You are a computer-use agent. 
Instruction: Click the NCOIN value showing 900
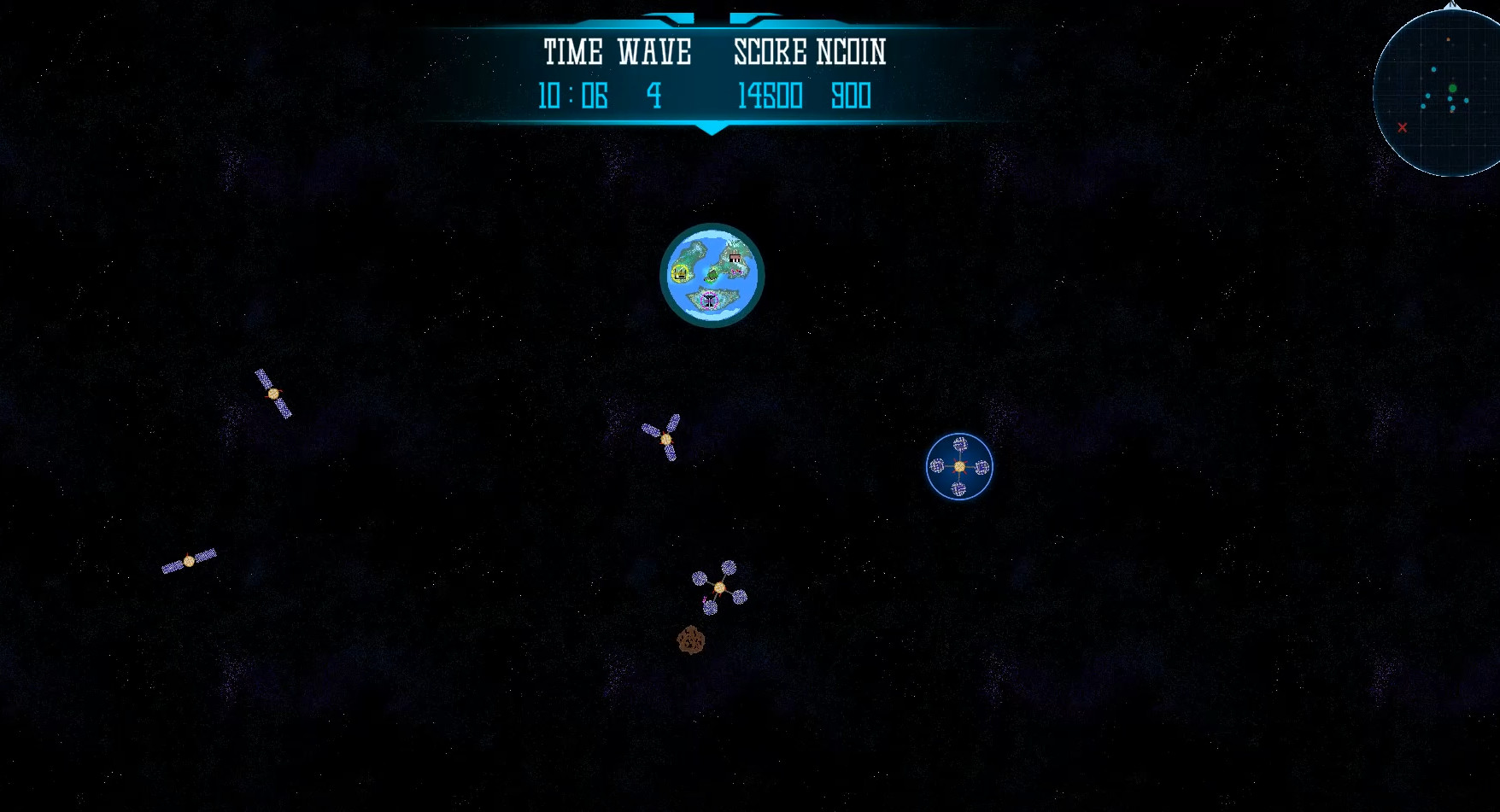[851, 95]
